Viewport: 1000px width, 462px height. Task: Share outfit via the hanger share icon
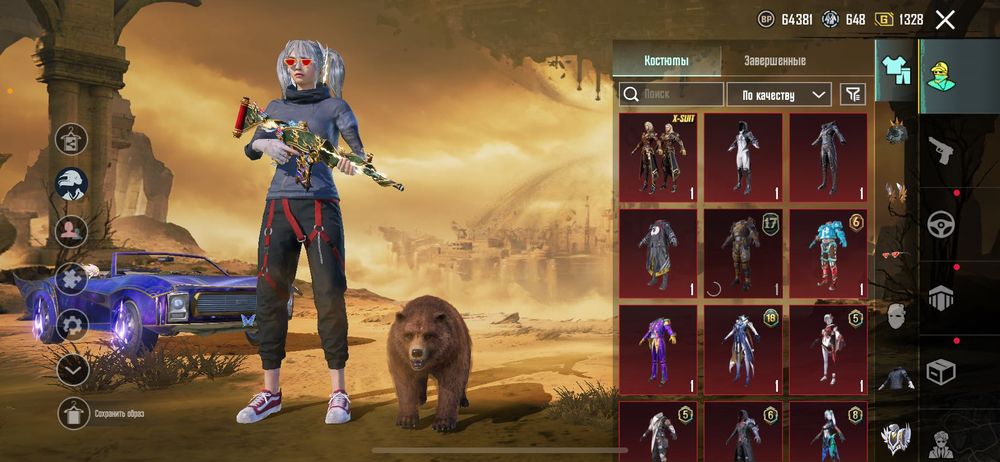[72, 138]
